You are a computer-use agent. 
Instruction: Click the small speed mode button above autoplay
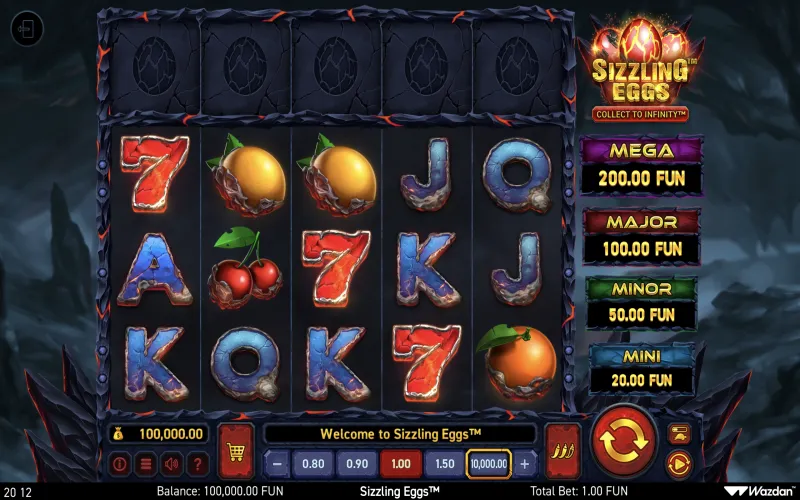click(x=678, y=432)
